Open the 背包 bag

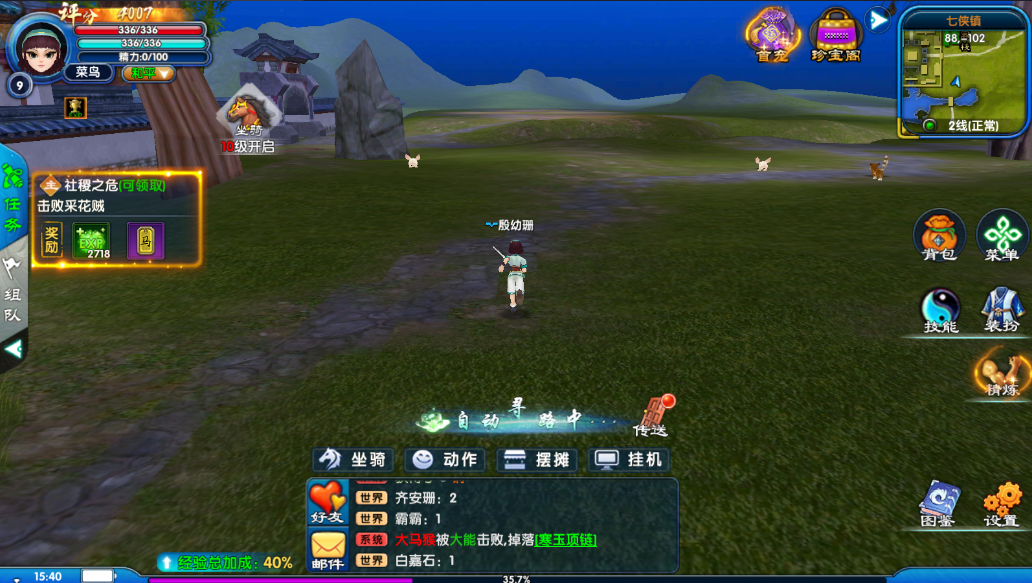(939, 236)
